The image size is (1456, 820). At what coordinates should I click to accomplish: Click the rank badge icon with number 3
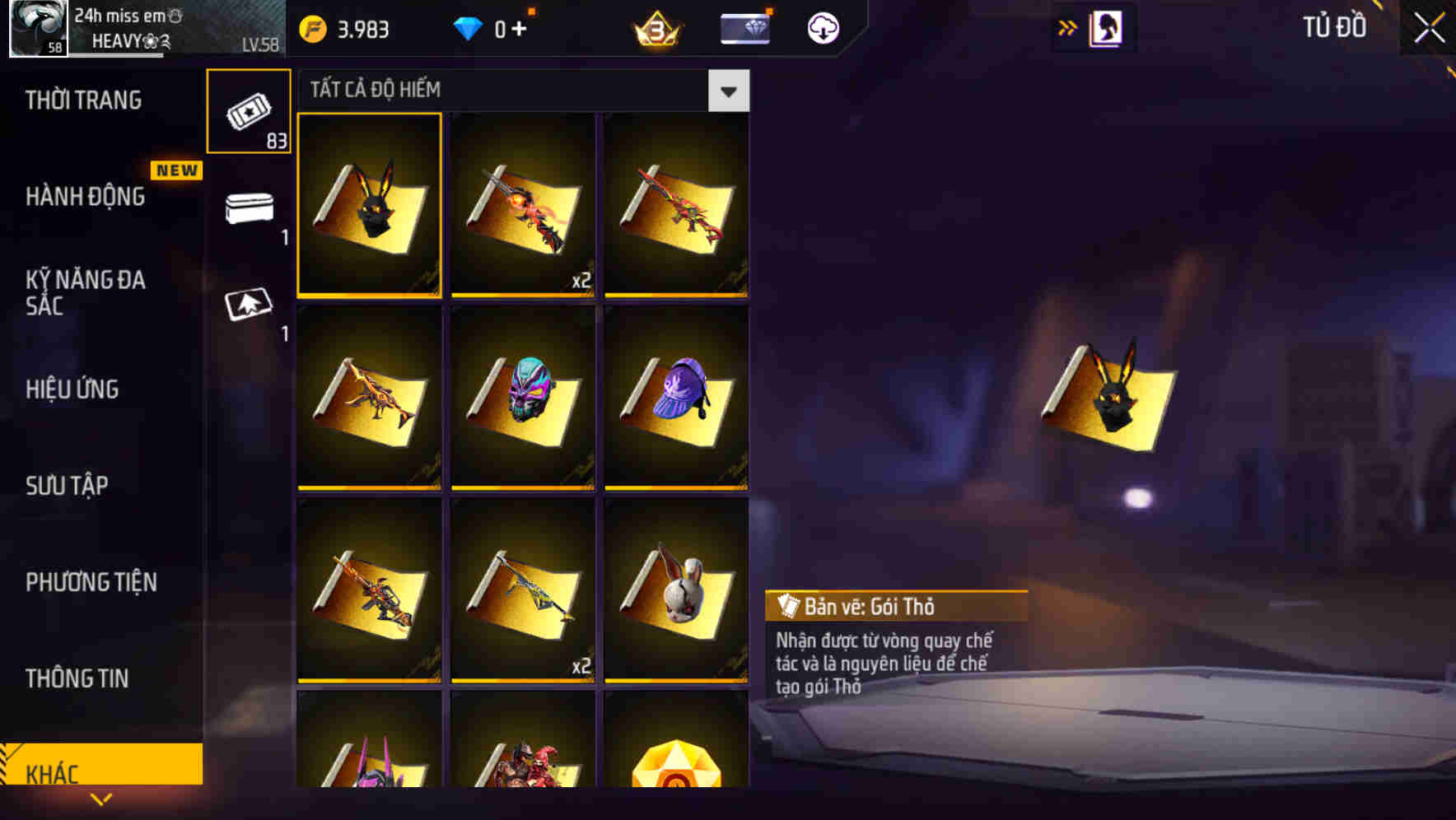(653, 27)
